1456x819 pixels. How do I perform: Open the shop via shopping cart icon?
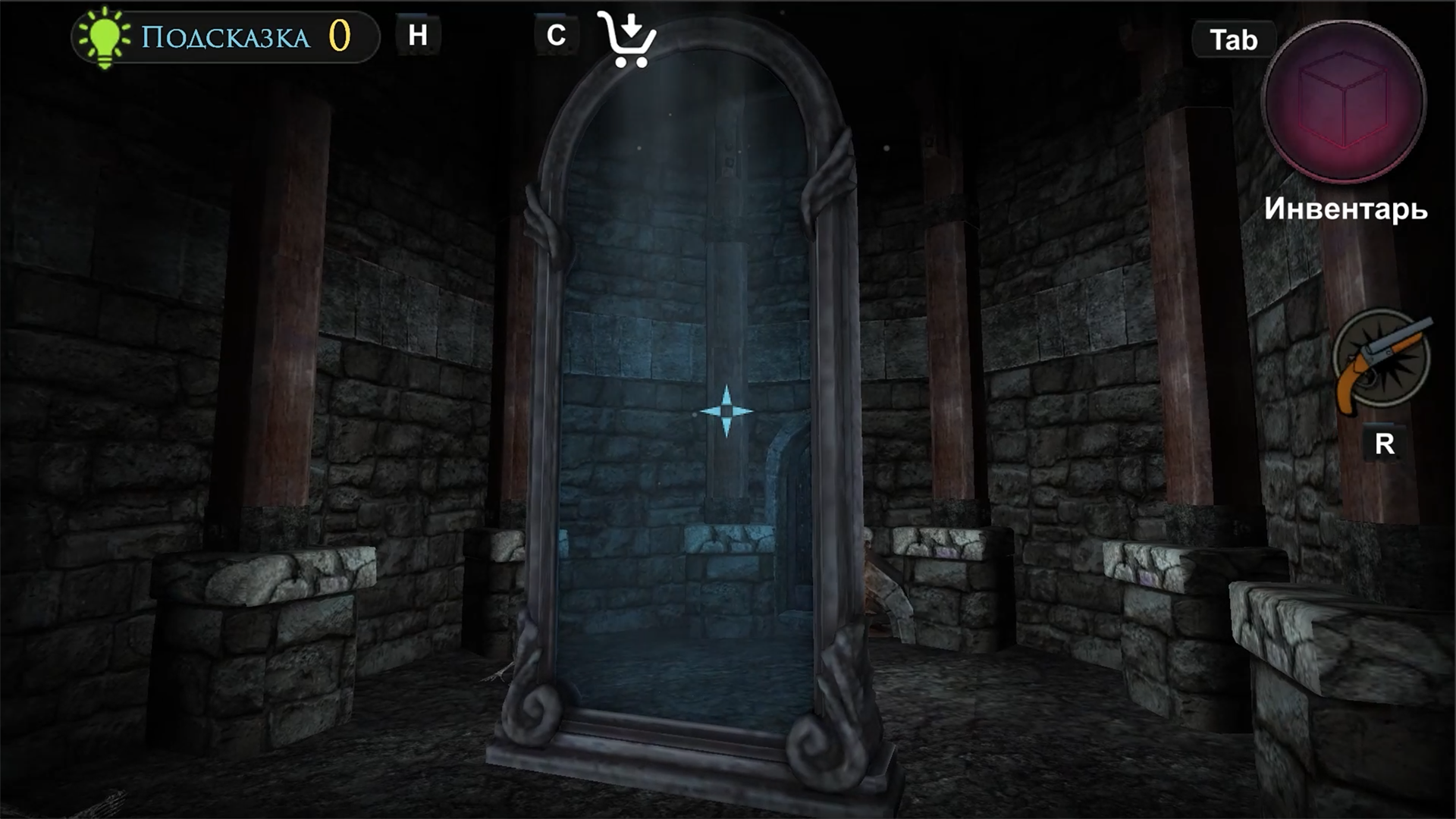coord(628,42)
